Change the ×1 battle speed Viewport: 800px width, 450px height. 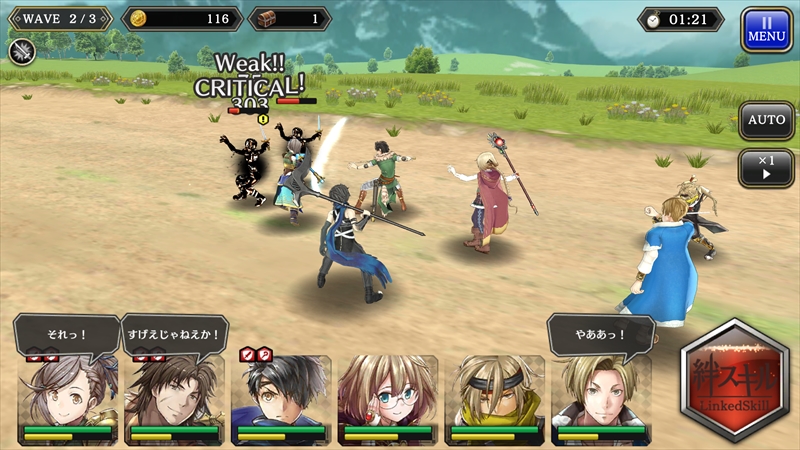point(766,167)
